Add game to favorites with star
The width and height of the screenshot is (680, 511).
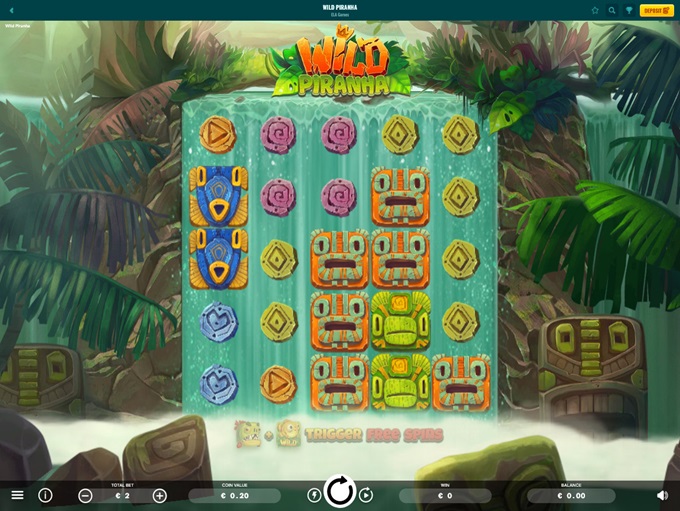pyautogui.click(x=595, y=10)
